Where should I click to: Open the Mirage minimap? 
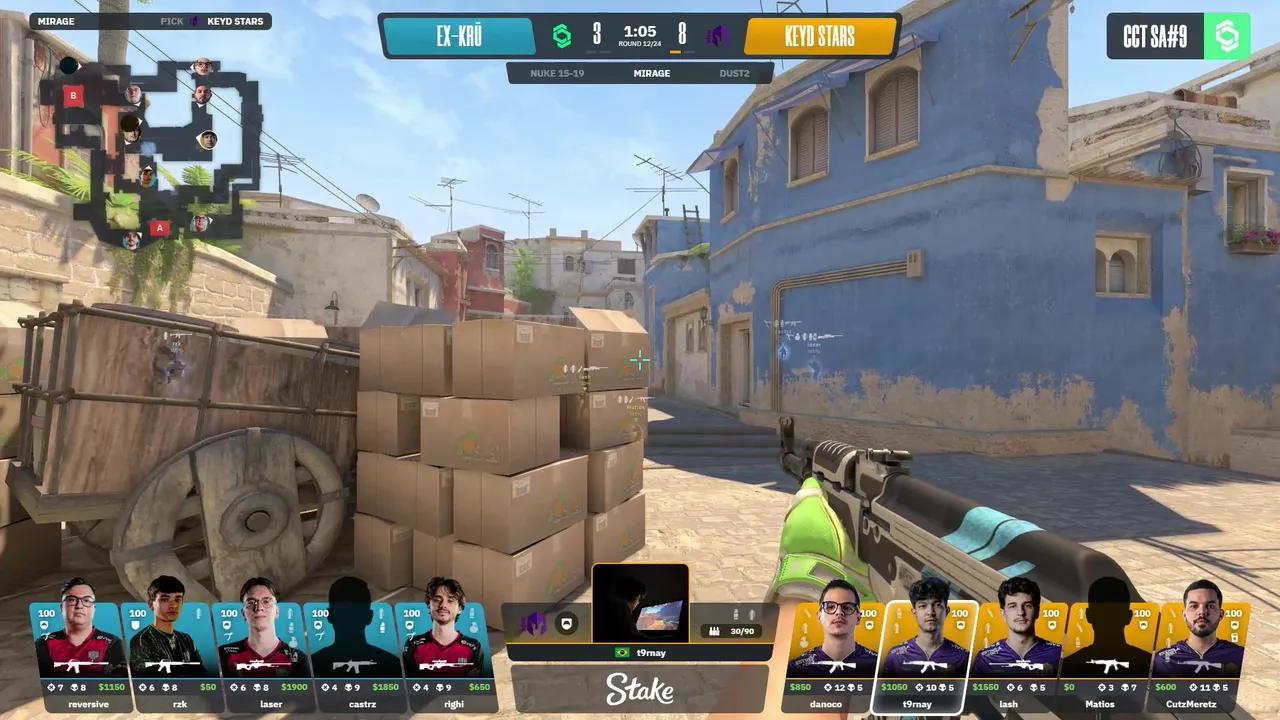[x=150, y=150]
